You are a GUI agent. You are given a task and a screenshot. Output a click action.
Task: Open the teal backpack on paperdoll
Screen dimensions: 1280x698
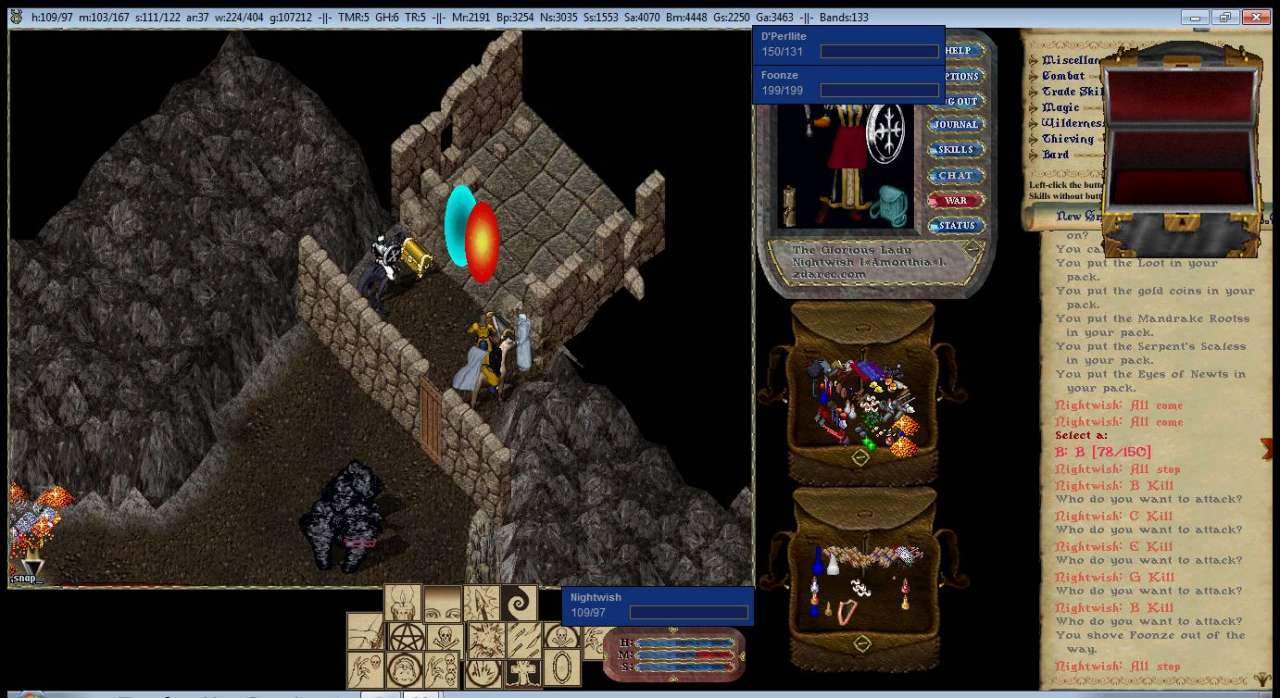pyautogui.click(x=888, y=206)
